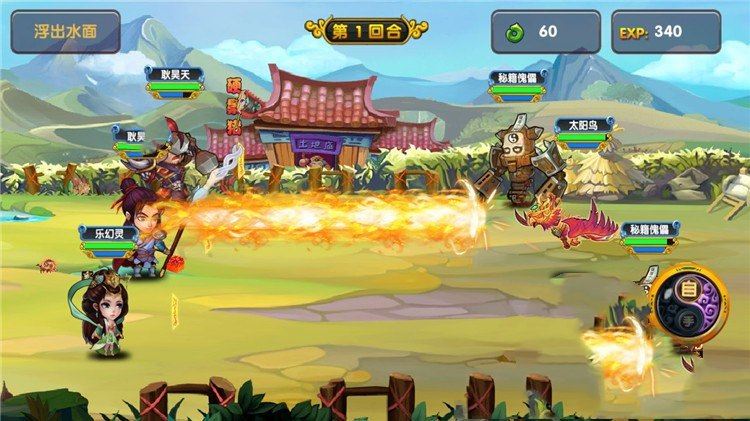Click the 浮出水面 button
The image size is (750, 421).
click(65, 31)
